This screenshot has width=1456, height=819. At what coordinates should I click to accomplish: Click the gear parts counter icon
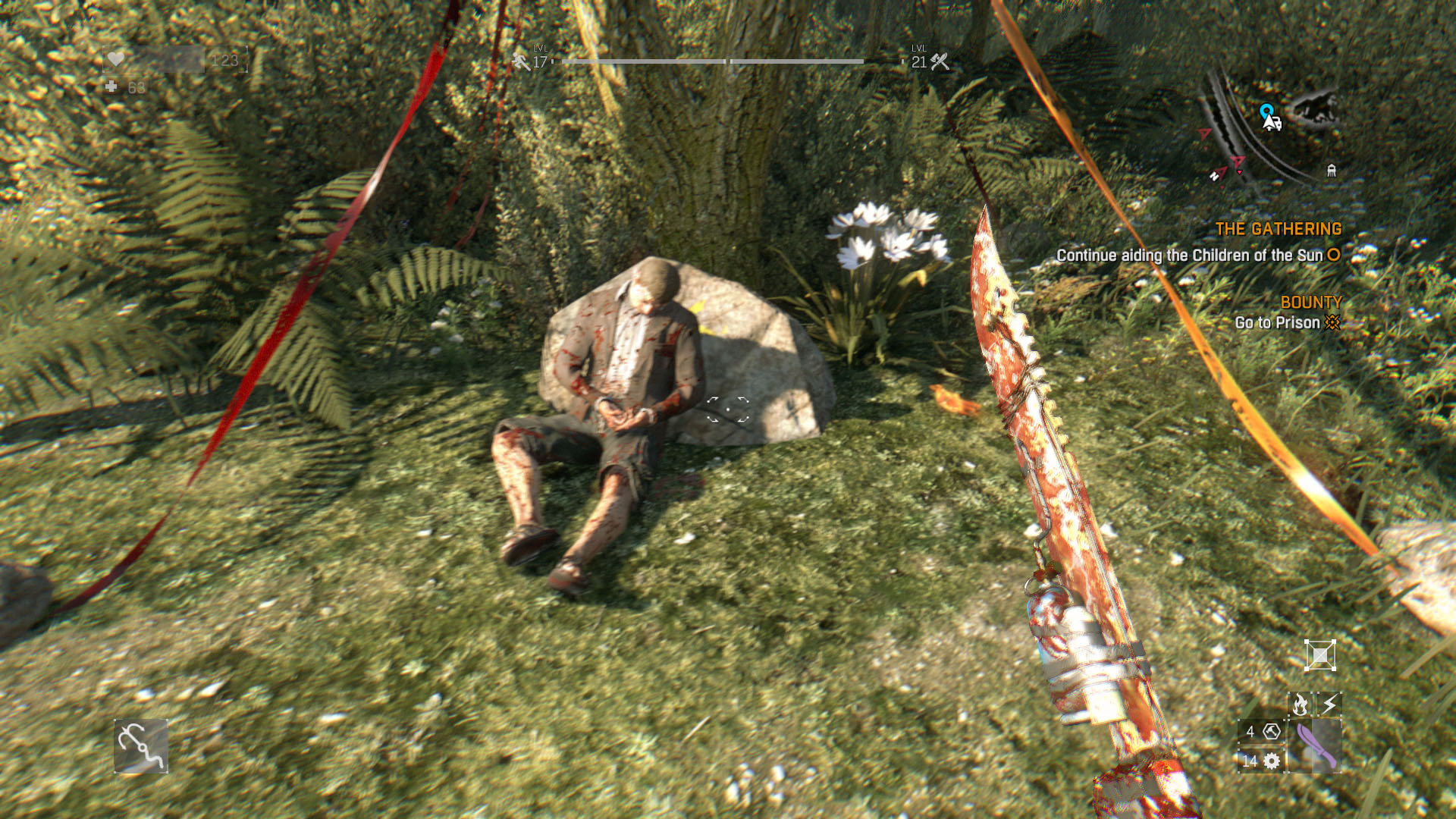tap(1272, 761)
